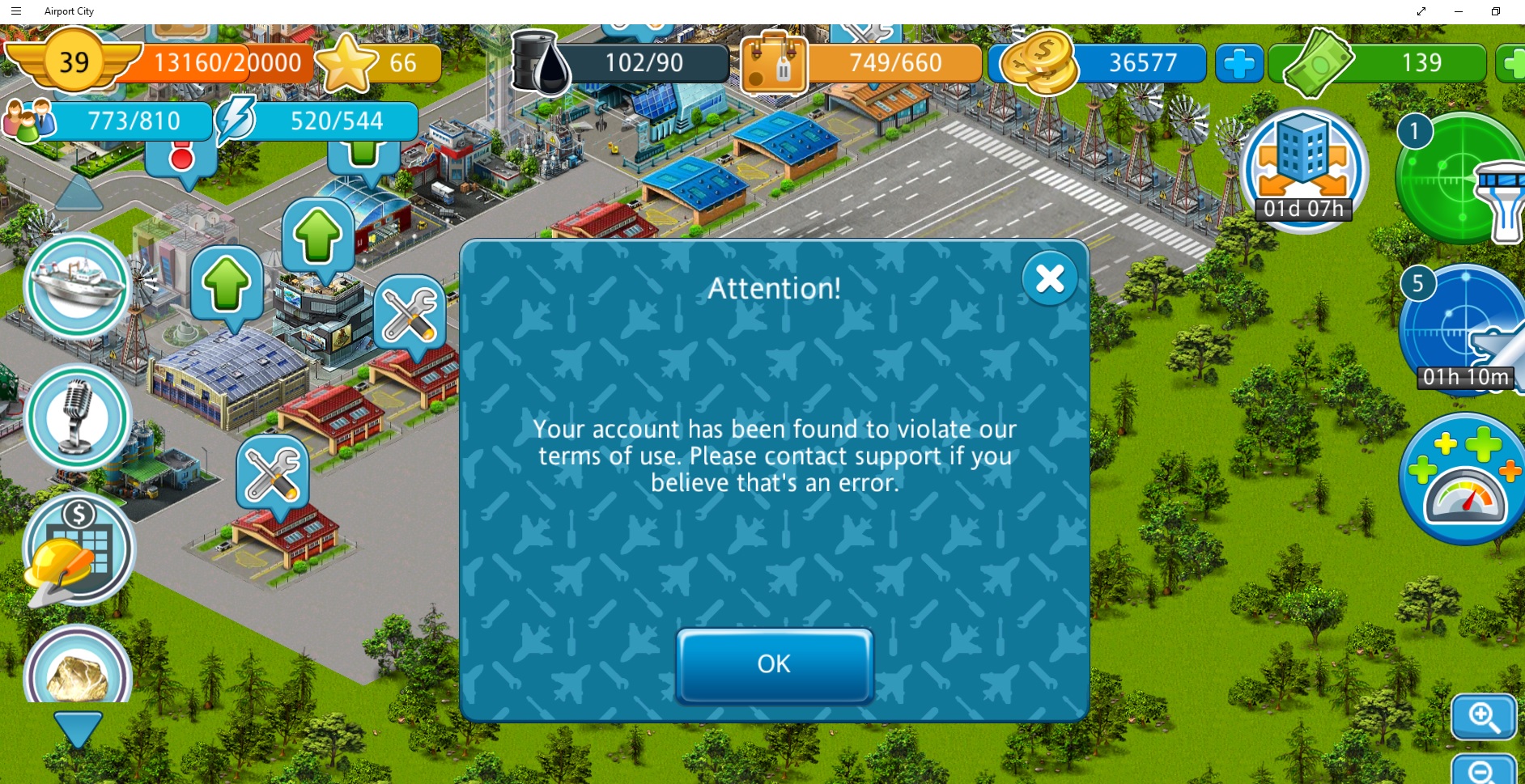Screen dimensions: 1525x784
Task: Add more coins with the blue plus
Action: click(x=1238, y=63)
